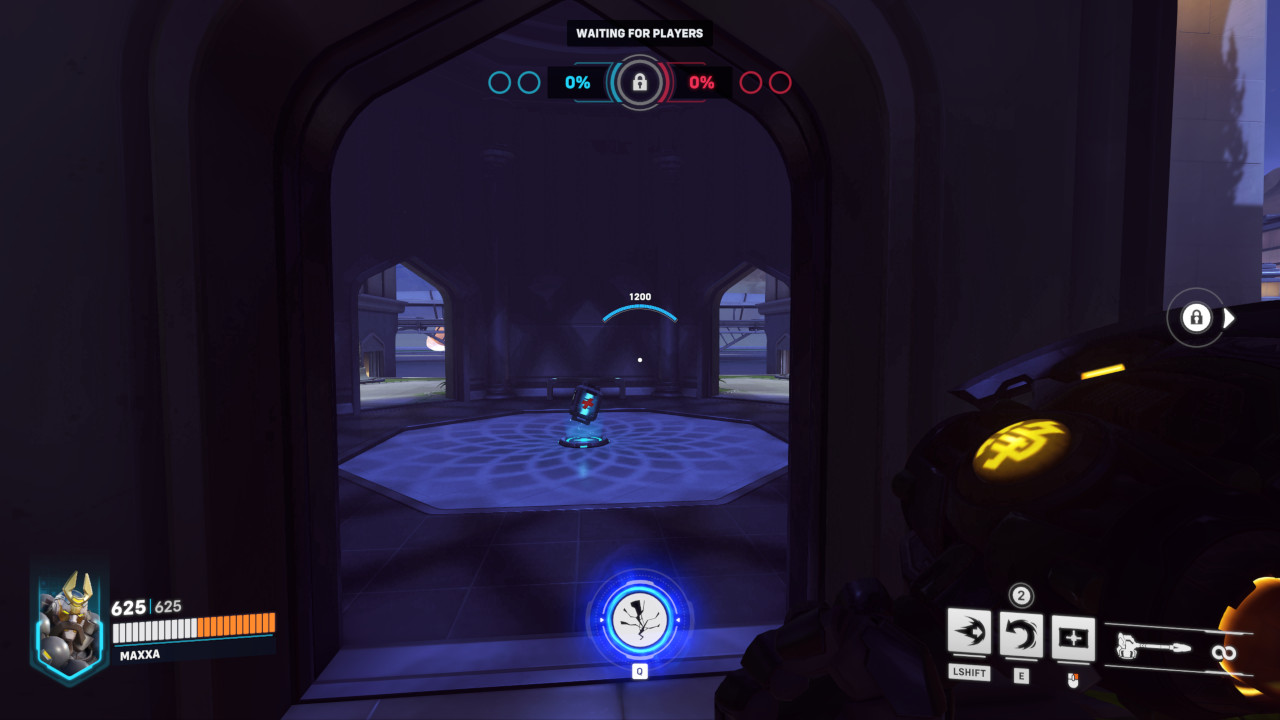1280x720 pixels.
Task: Click the circular lock objective indicator on the right
Action: pos(1196,318)
